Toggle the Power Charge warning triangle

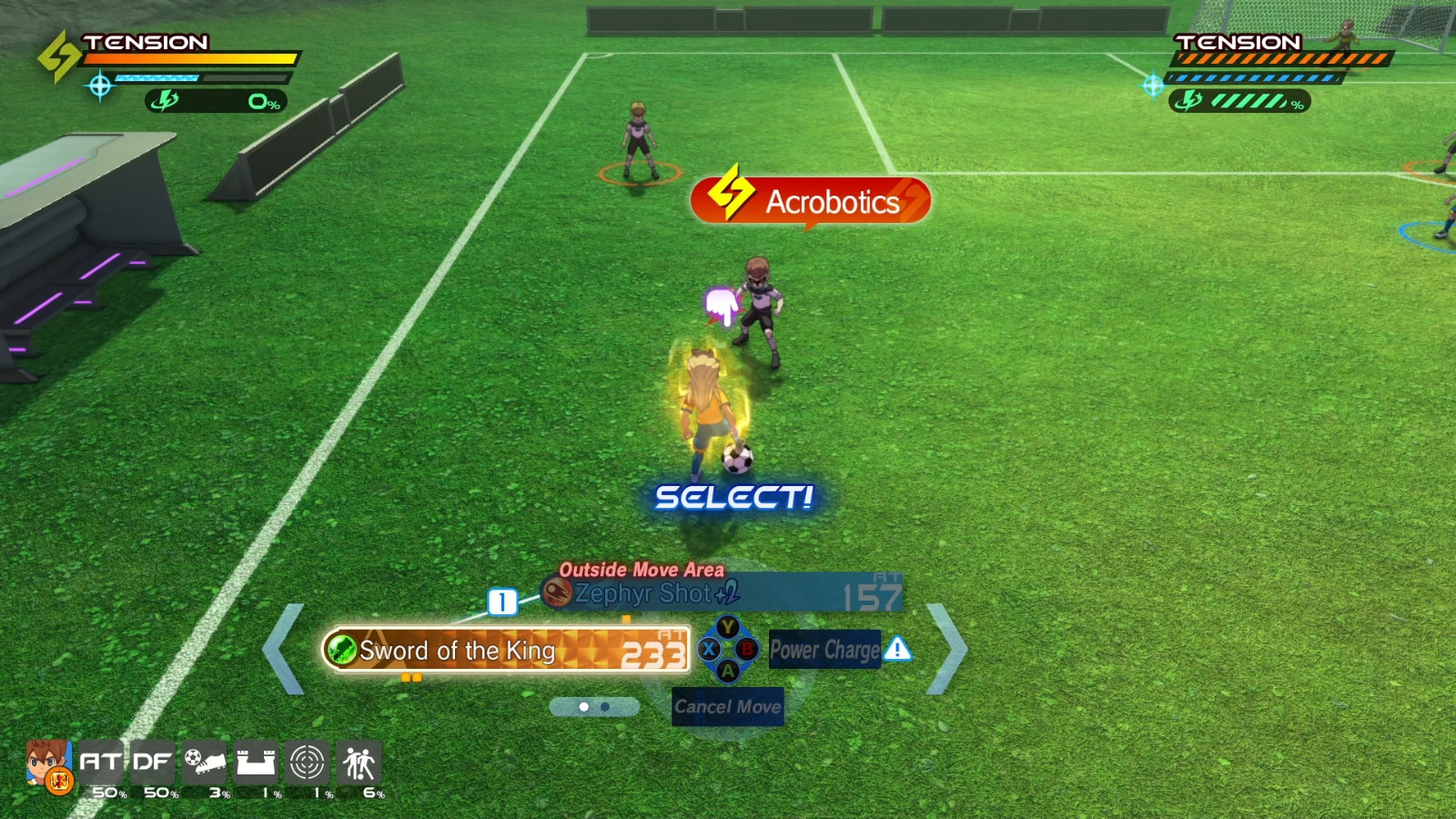click(896, 650)
